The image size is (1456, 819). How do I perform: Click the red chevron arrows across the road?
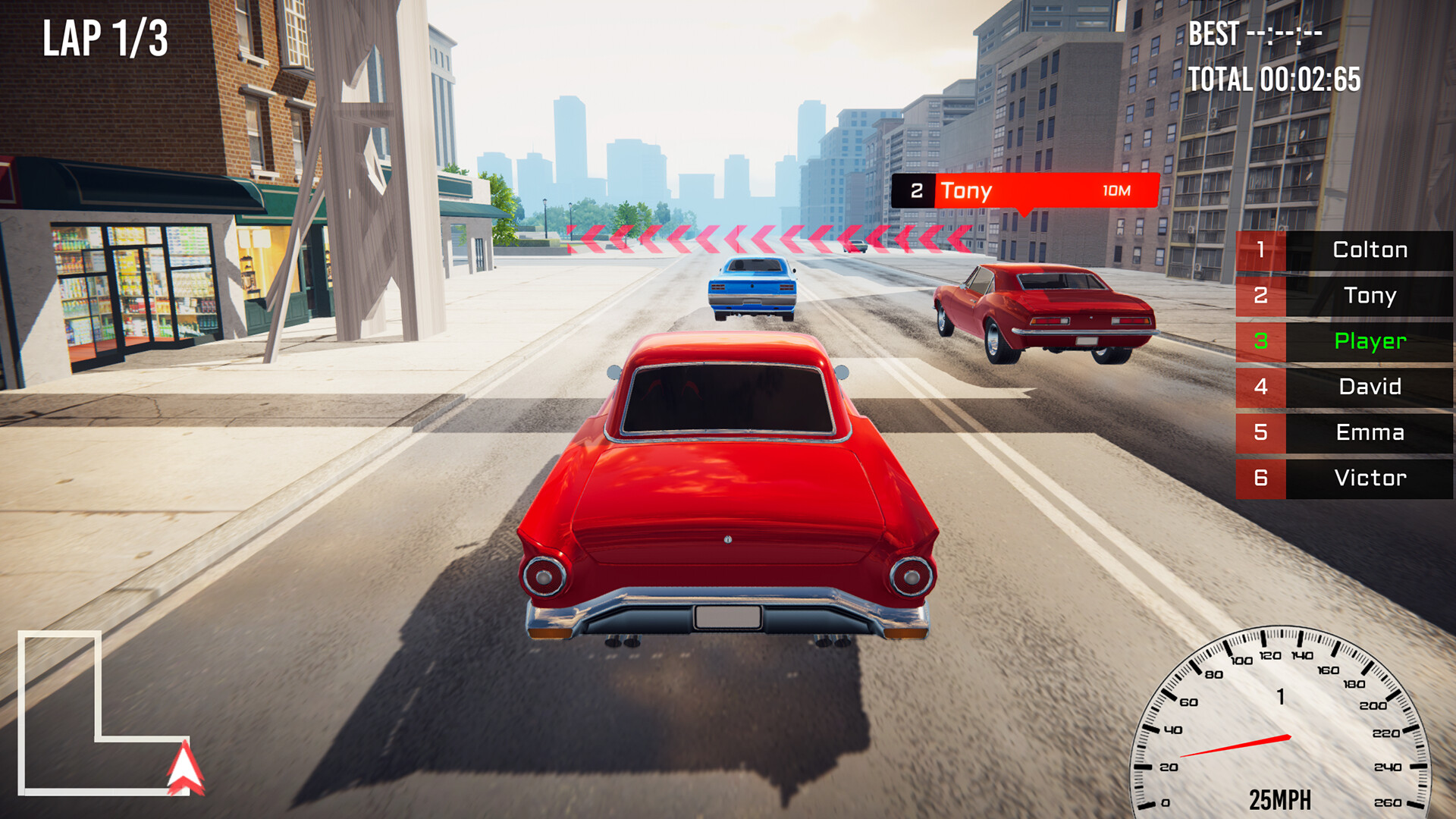pyautogui.click(x=758, y=237)
